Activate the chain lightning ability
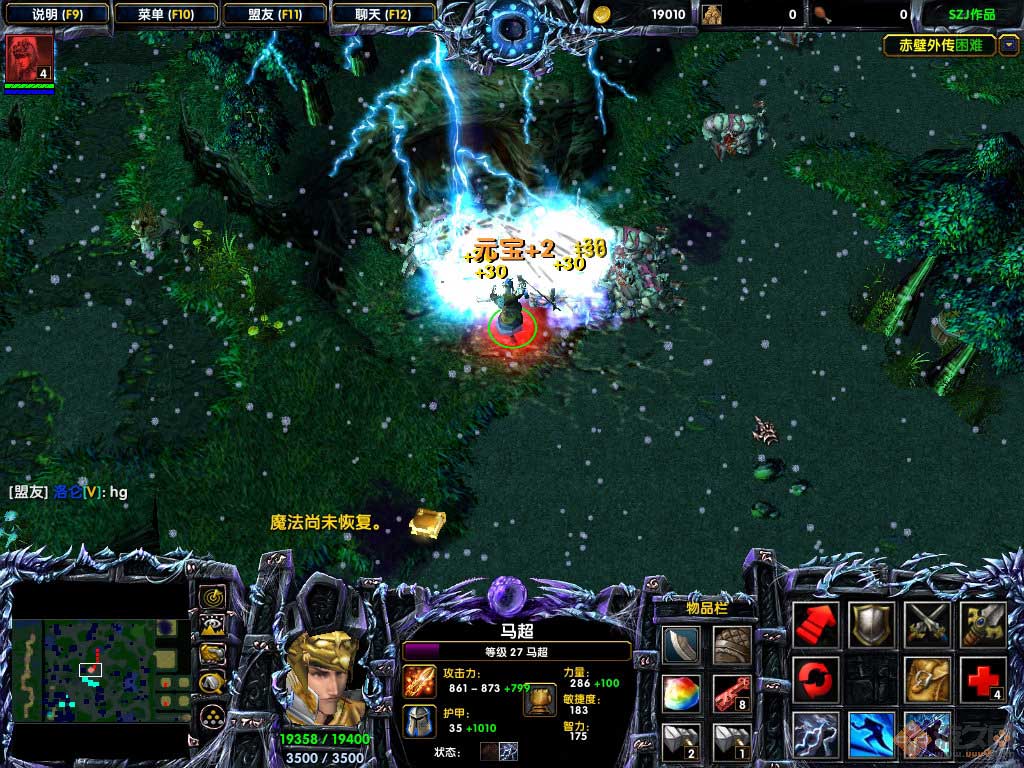 tap(816, 735)
